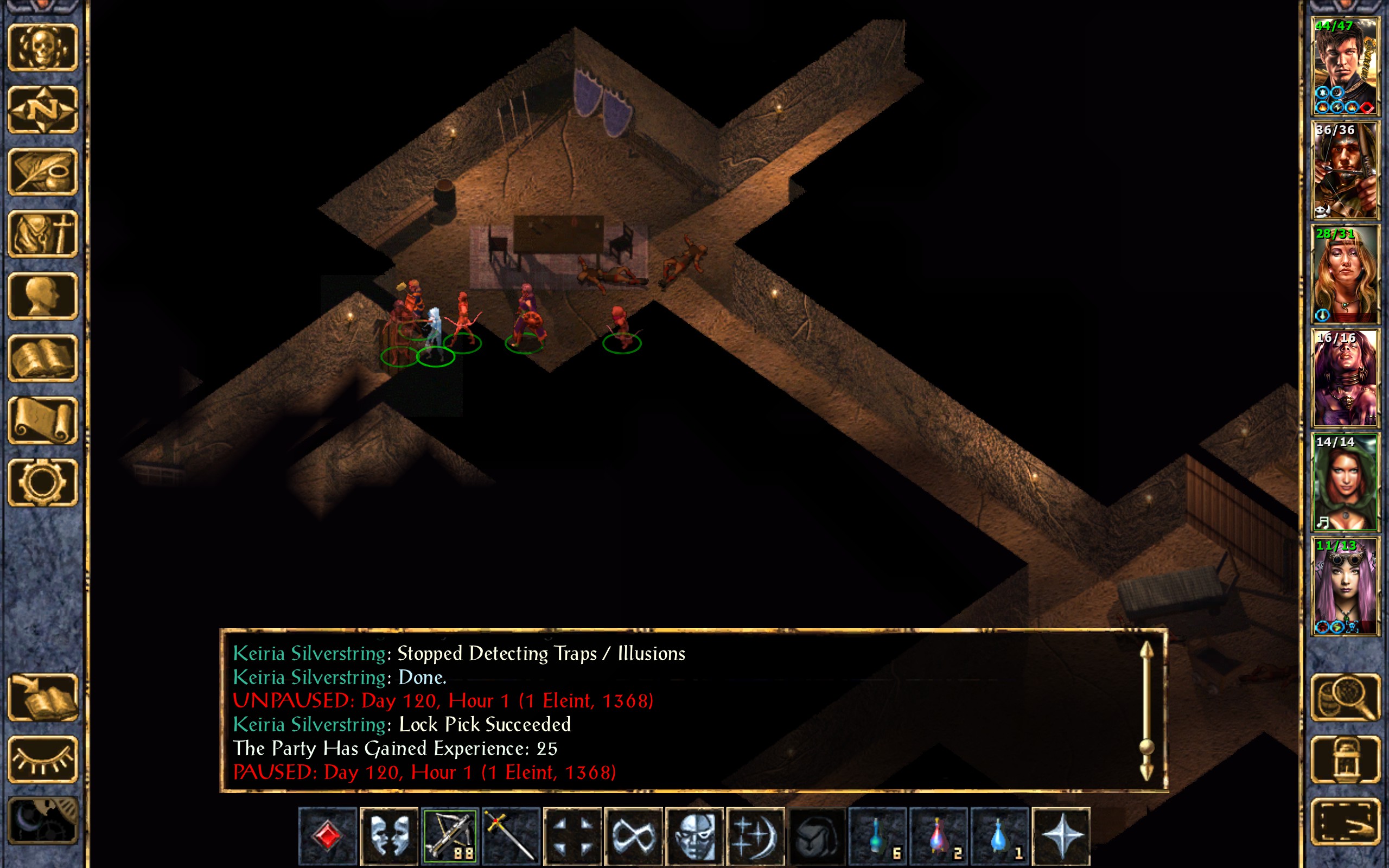1389x868 pixels.
Task: Use the teal potion with six charges
Action: click(877, 835)
